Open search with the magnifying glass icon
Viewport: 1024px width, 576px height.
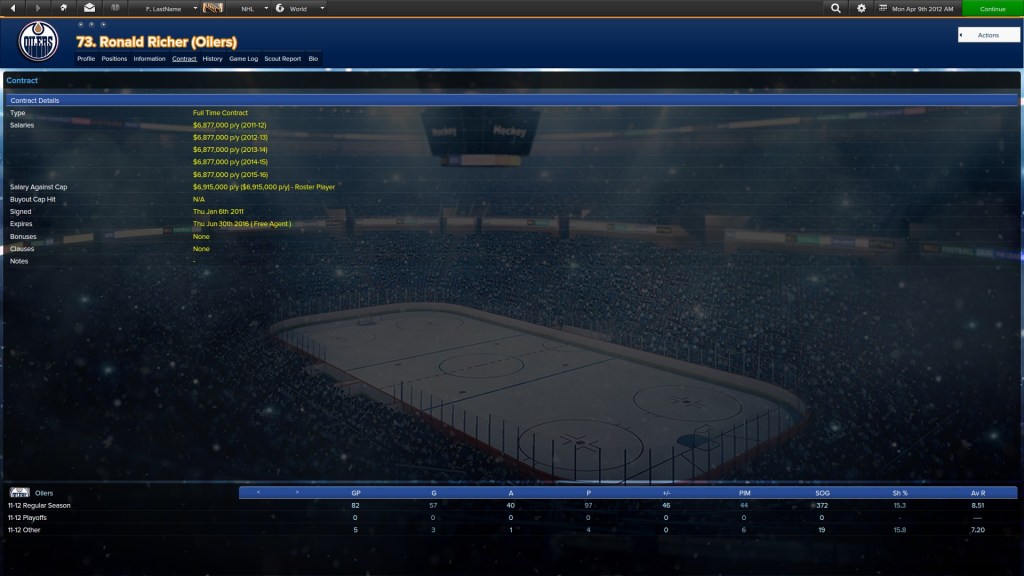[x=836, y=8]
